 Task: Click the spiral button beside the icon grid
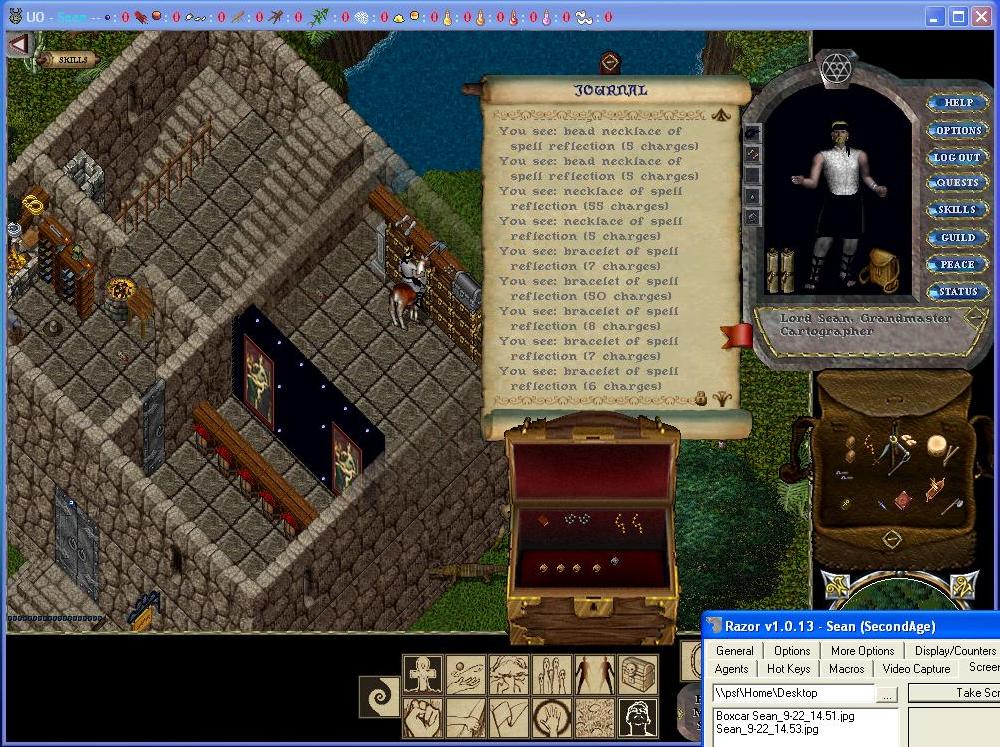point(380,696)
